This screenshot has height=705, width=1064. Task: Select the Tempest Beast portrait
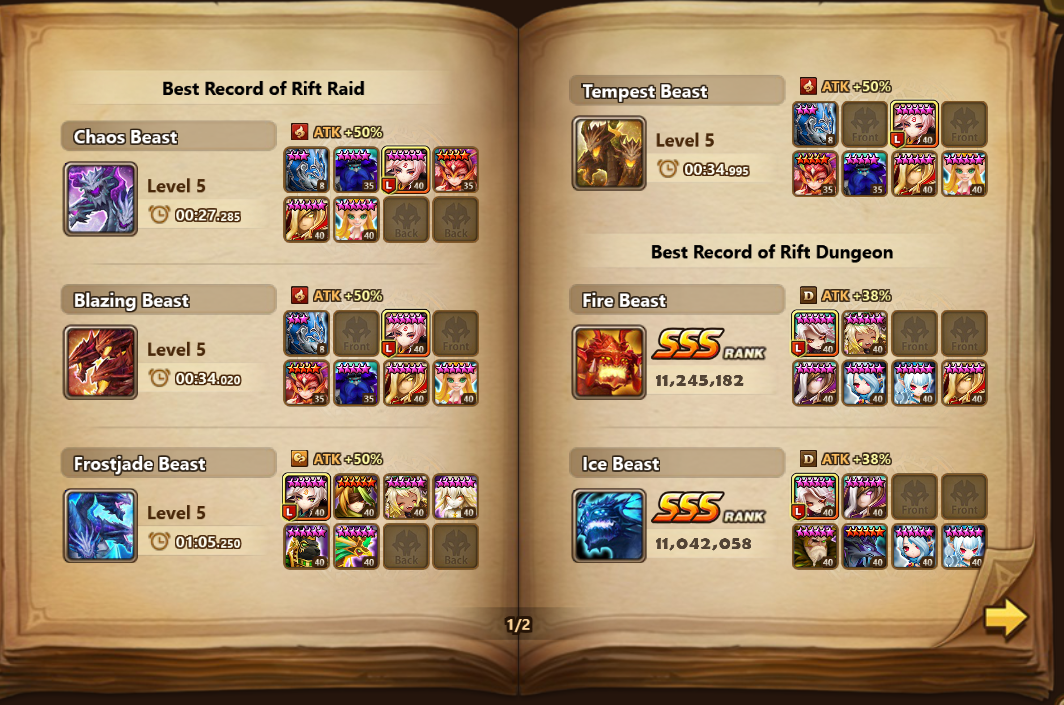(x=609, y=153)
